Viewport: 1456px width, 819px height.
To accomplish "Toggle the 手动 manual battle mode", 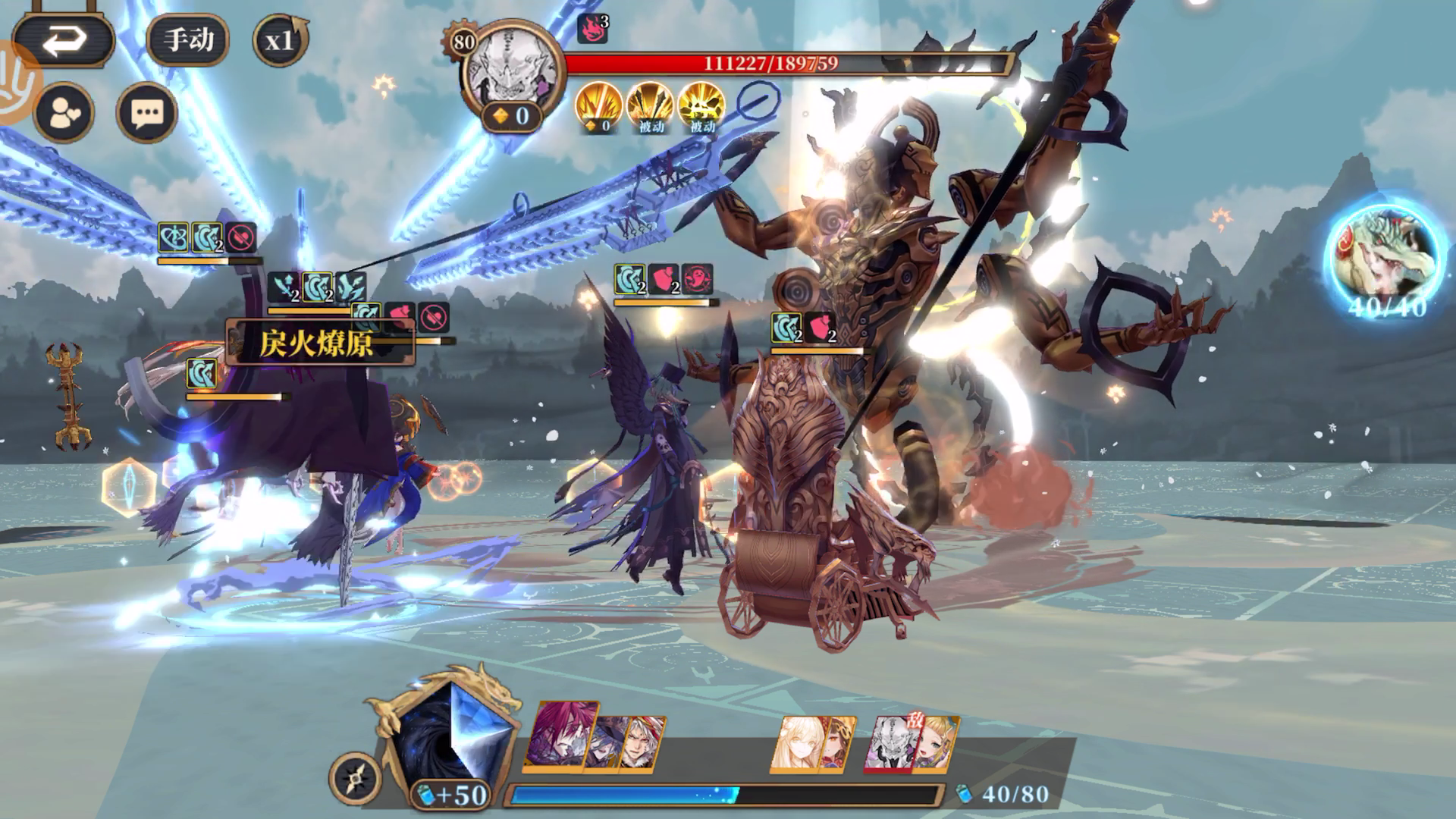I will coord(188,39).
